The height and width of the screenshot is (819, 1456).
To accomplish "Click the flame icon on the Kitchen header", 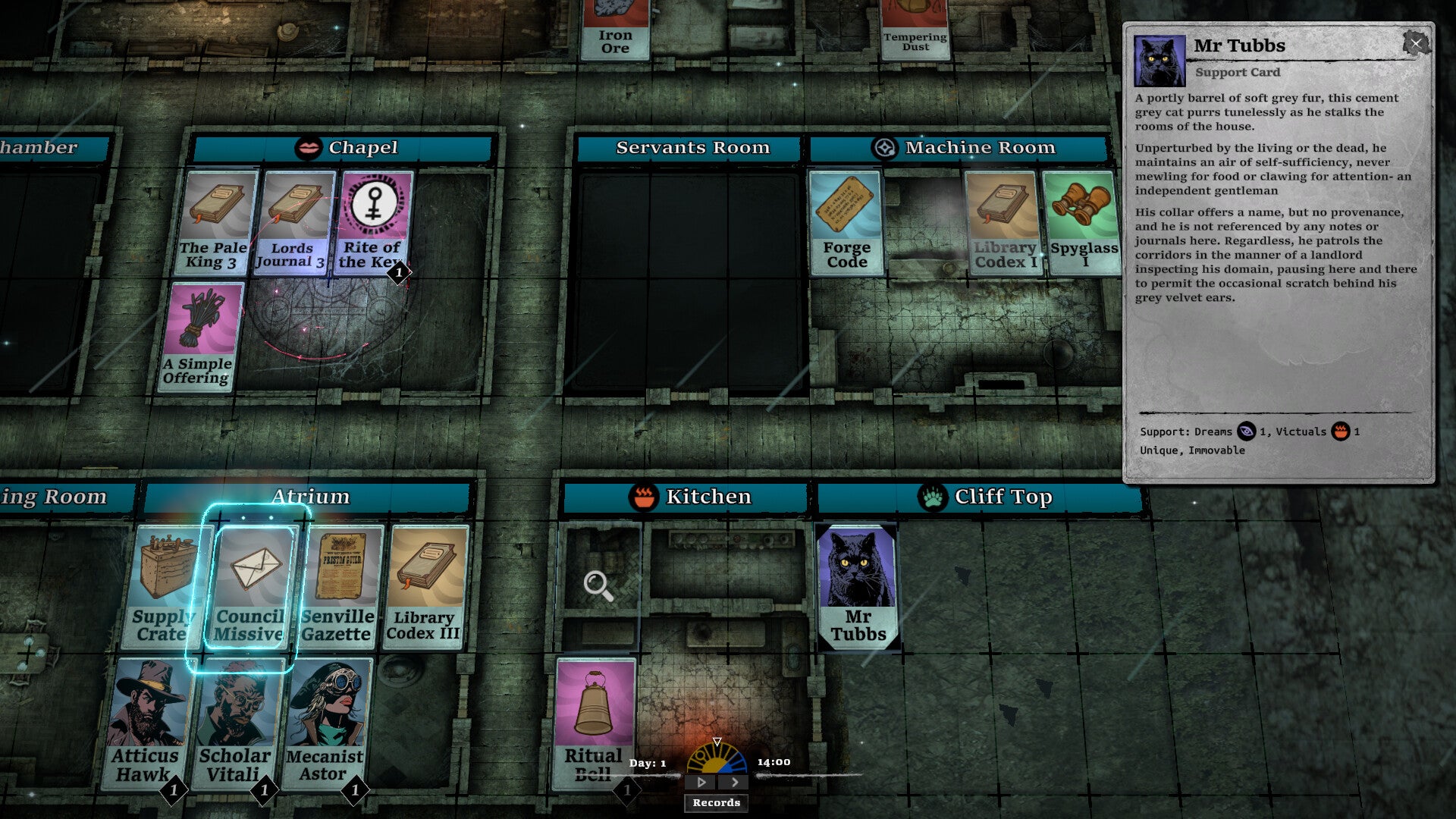I will tap(643, 497).
